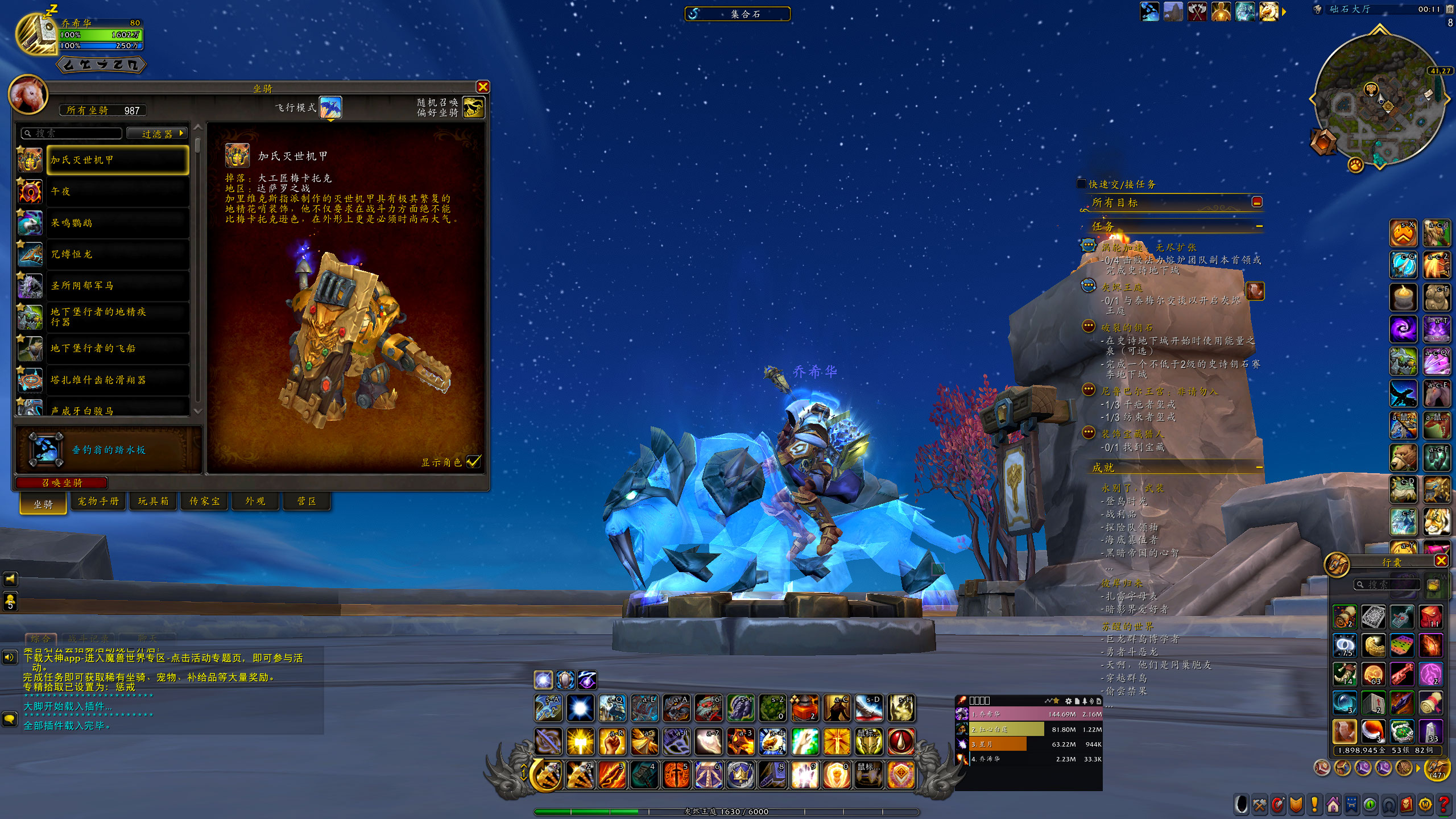1456x819 pixels.
Task: Open the 外观 appearances tab
Action: [x=255, y=502]
